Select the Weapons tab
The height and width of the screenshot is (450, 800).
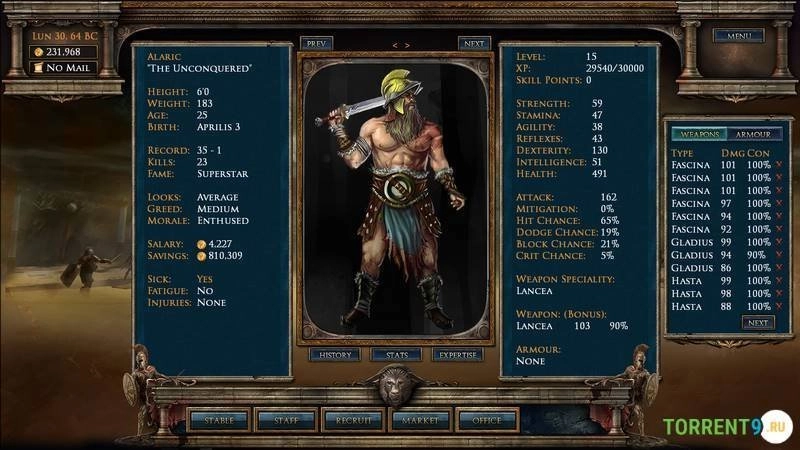695,134
